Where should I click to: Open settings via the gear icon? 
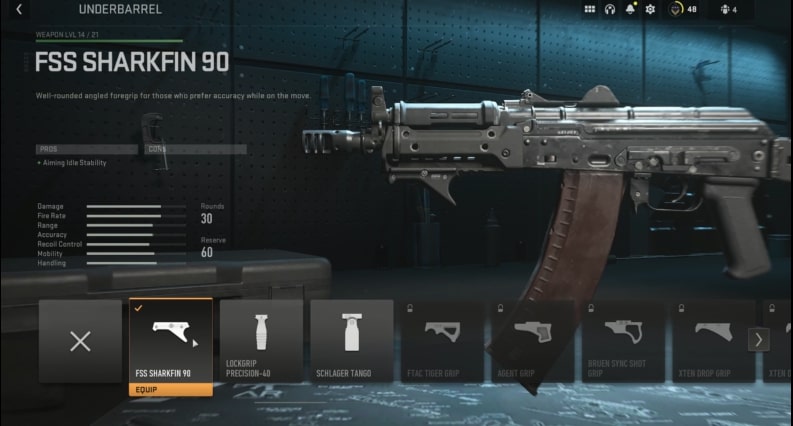coord(650,10)
